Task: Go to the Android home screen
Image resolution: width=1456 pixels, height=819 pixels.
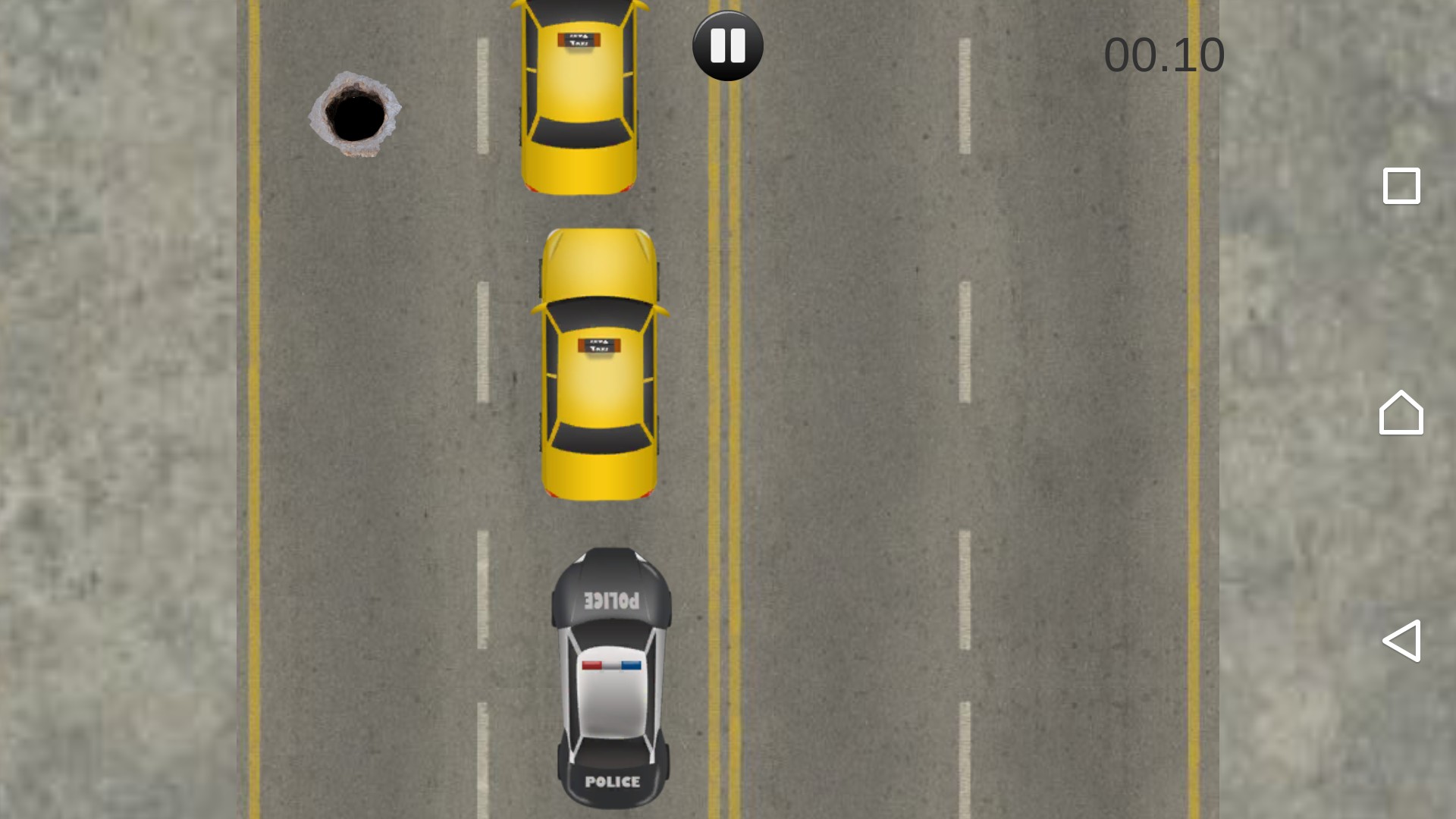Action: 1401,413
